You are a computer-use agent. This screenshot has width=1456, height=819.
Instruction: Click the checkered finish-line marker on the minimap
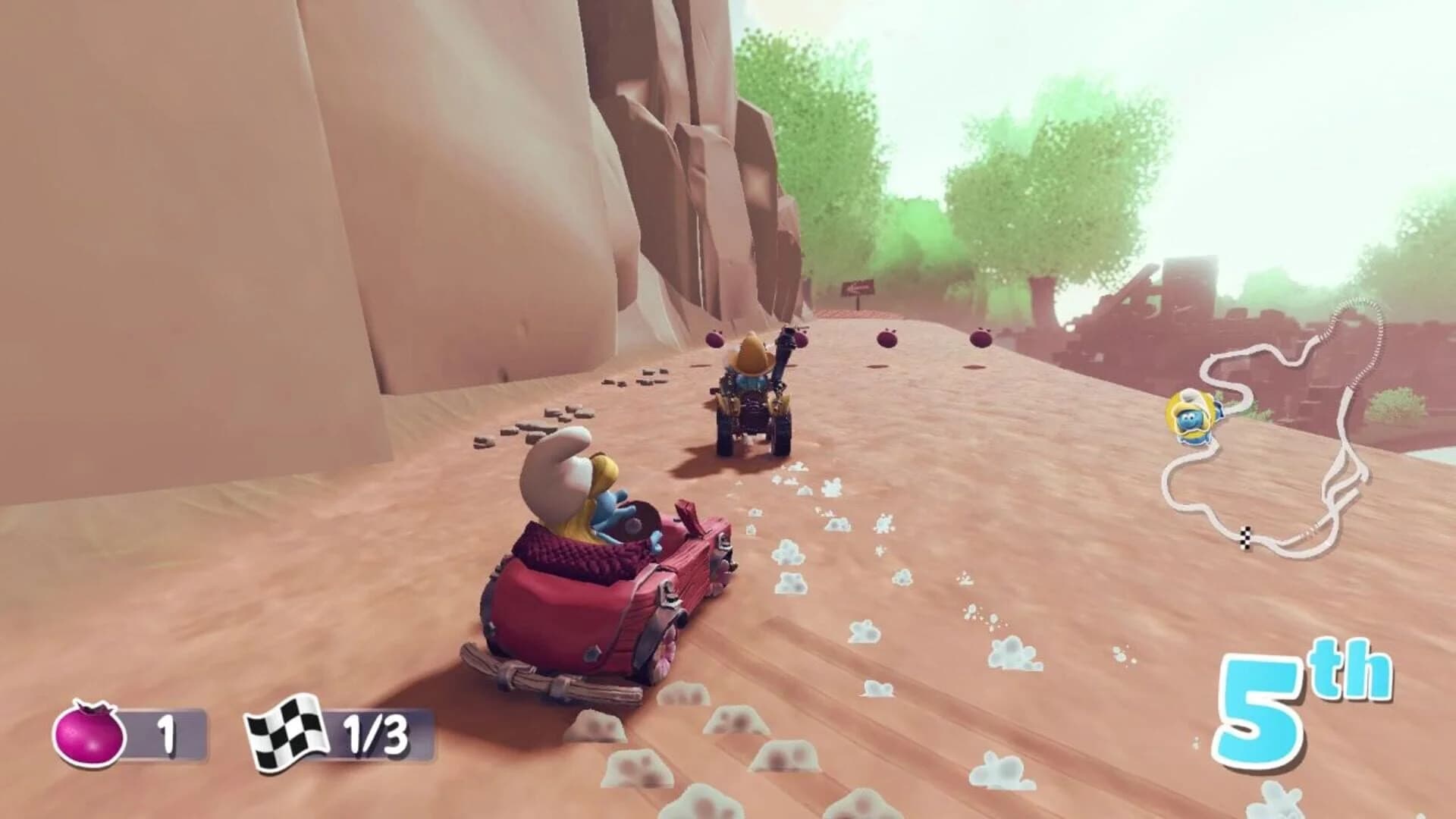pyautogui.click(x=1246, y=538)
